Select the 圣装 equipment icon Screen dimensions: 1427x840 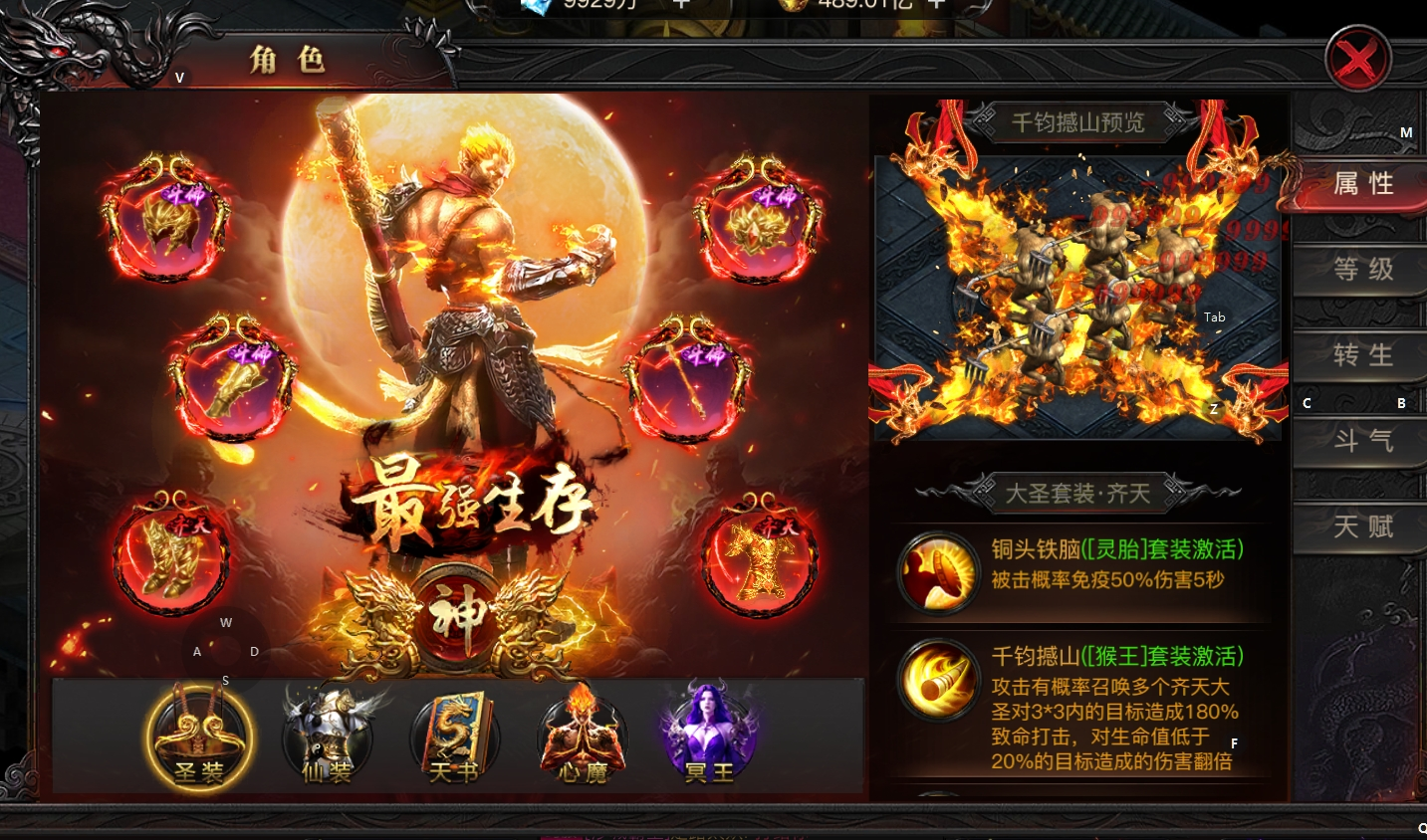198,736
